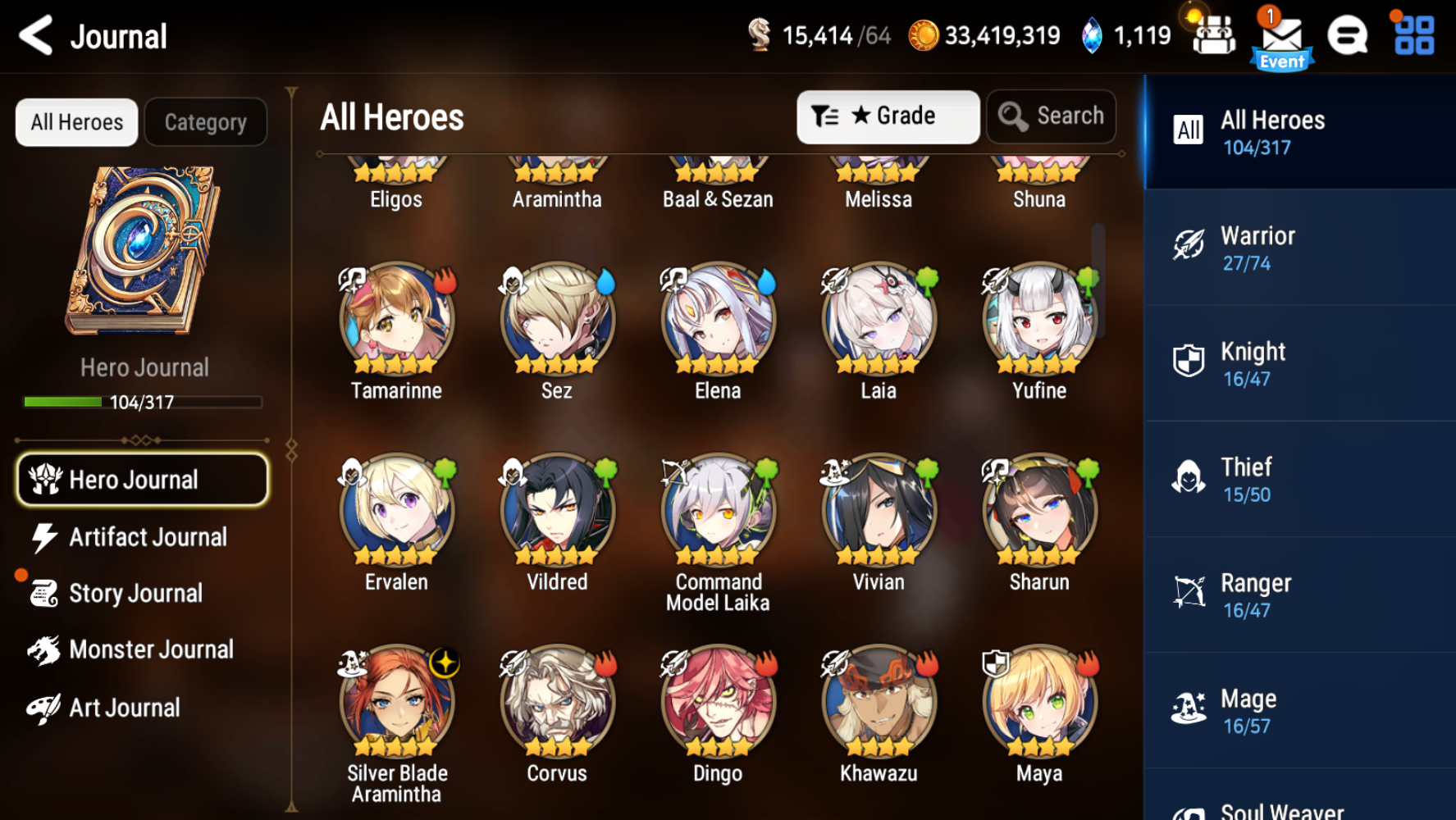The height and width of the screenshot is (820, 1456).
Task: Switch to the Category tab
Action: (205, 121)
